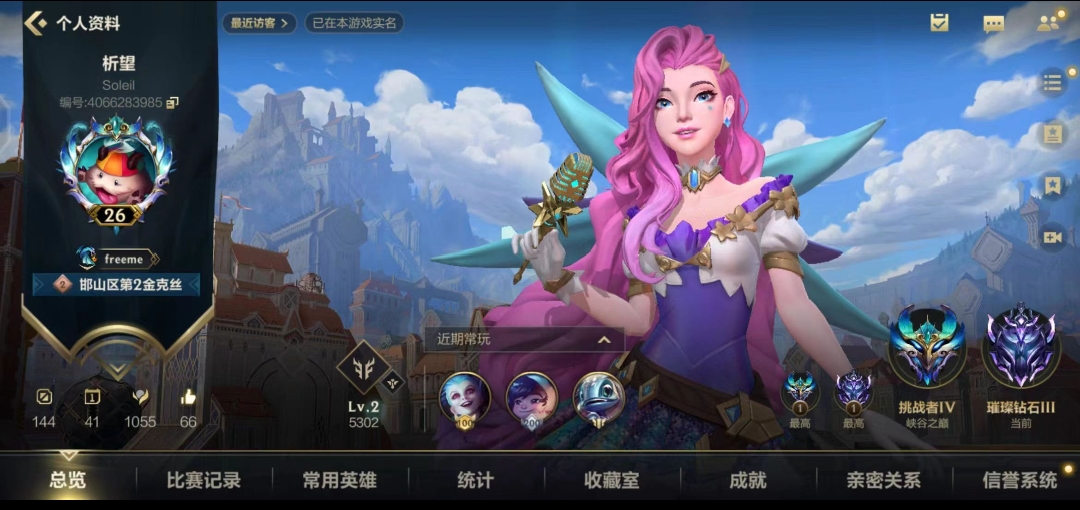Go back using the 个人资料 arrow

click(36, 22)
